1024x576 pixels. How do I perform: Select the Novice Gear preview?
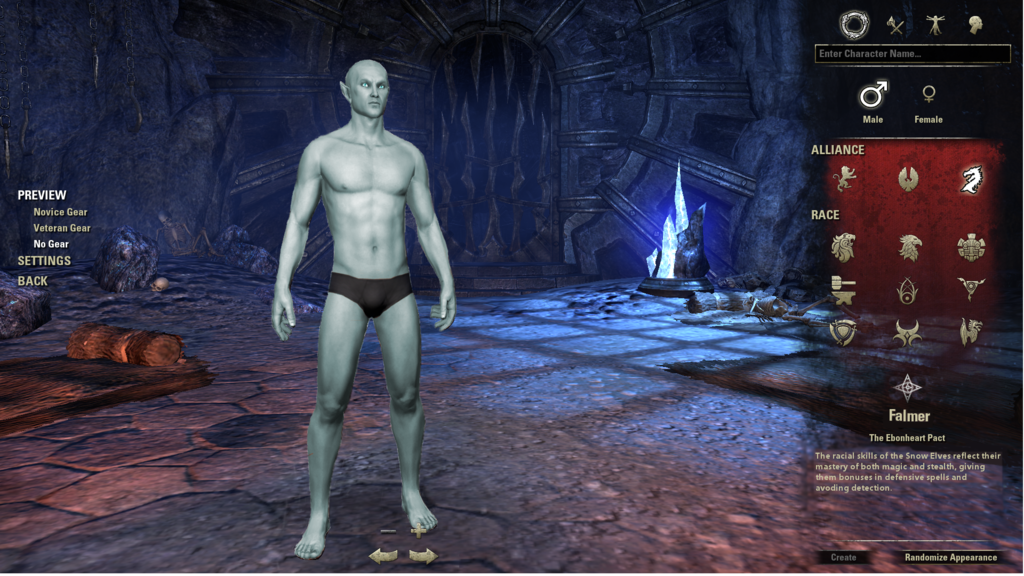tap(60, 212)
